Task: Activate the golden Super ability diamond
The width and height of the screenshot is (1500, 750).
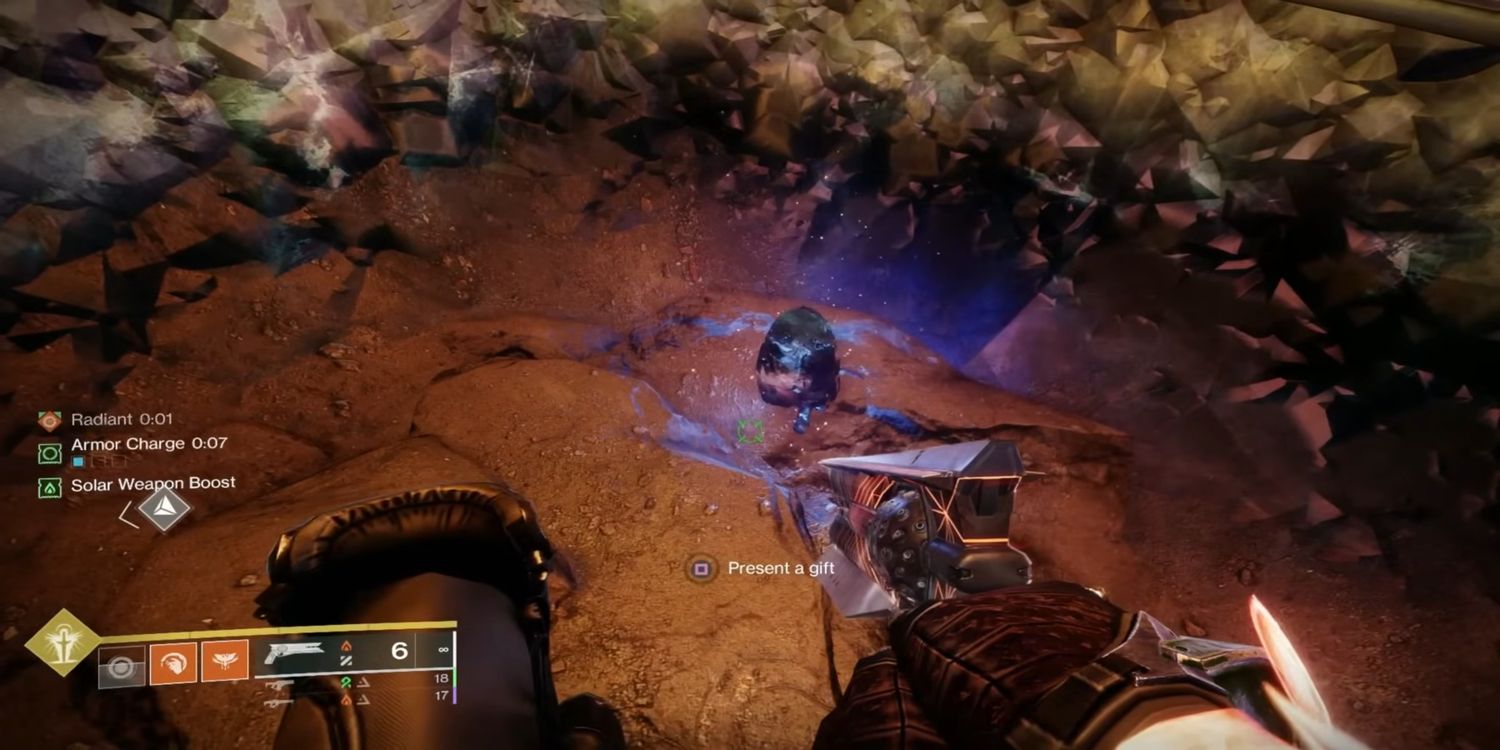Action: point(62,642)
